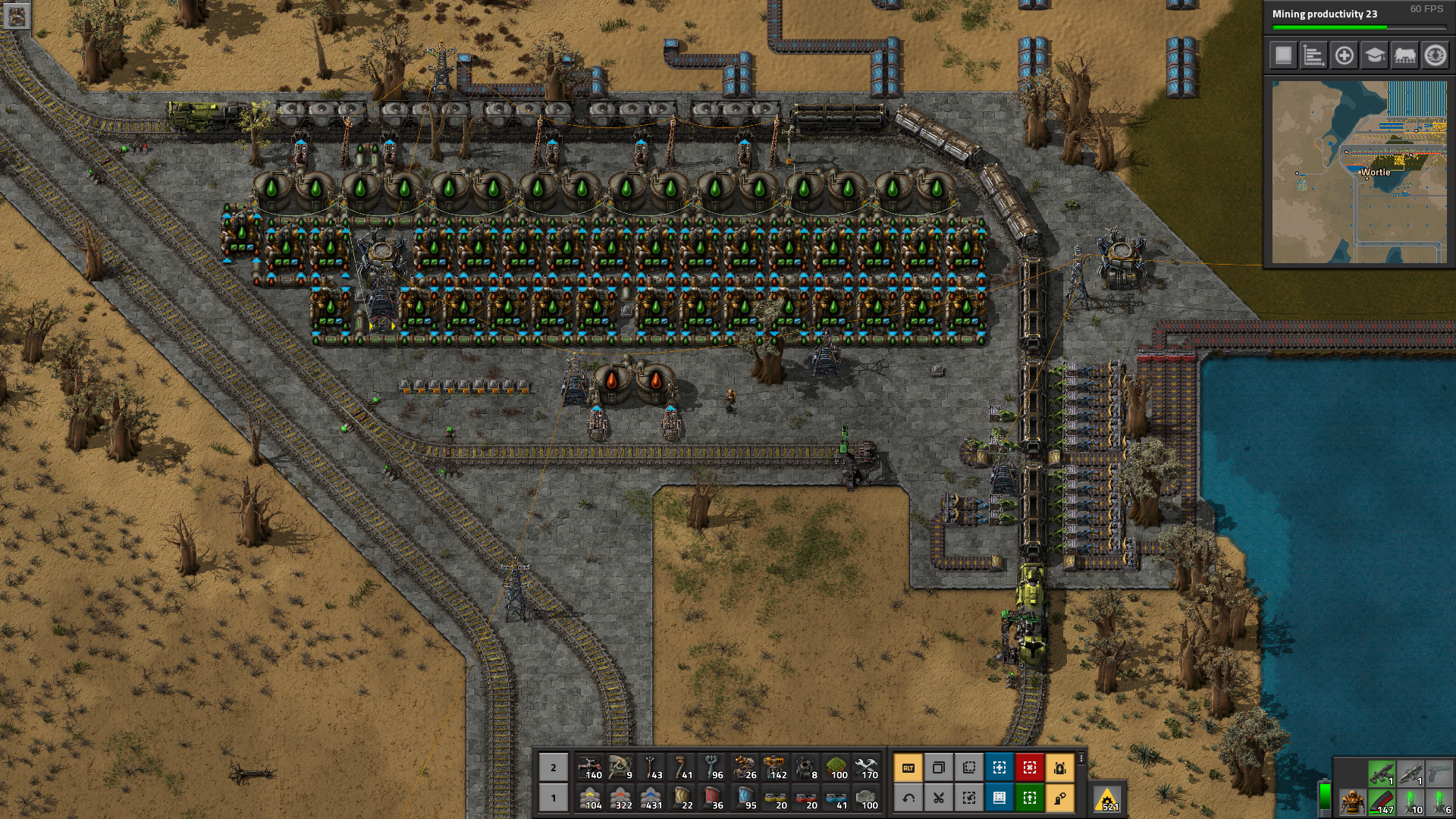Toggle the personal roboport

[x=1060, y=767]
